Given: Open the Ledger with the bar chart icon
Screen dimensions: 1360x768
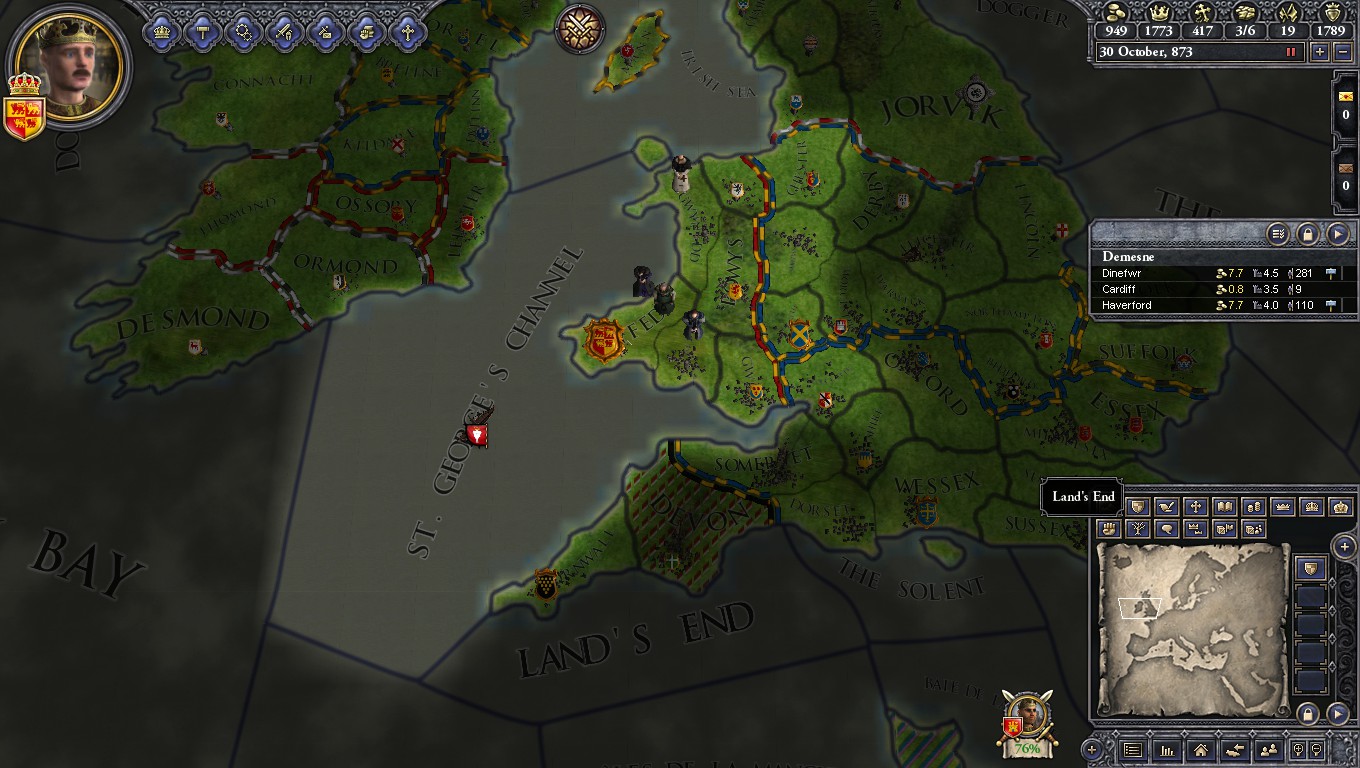Looking at the screenshot, I should tap(1166, 749).
